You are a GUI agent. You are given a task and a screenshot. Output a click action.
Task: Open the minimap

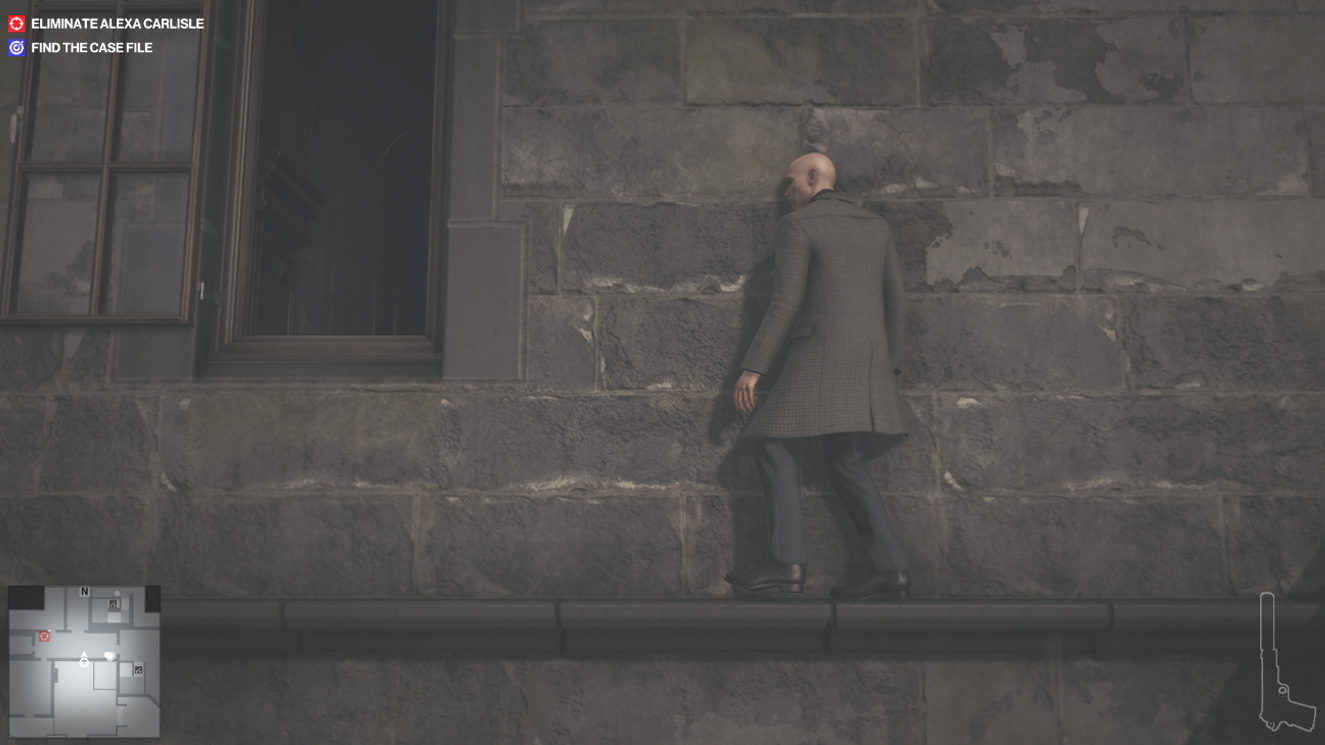[84, 661]
